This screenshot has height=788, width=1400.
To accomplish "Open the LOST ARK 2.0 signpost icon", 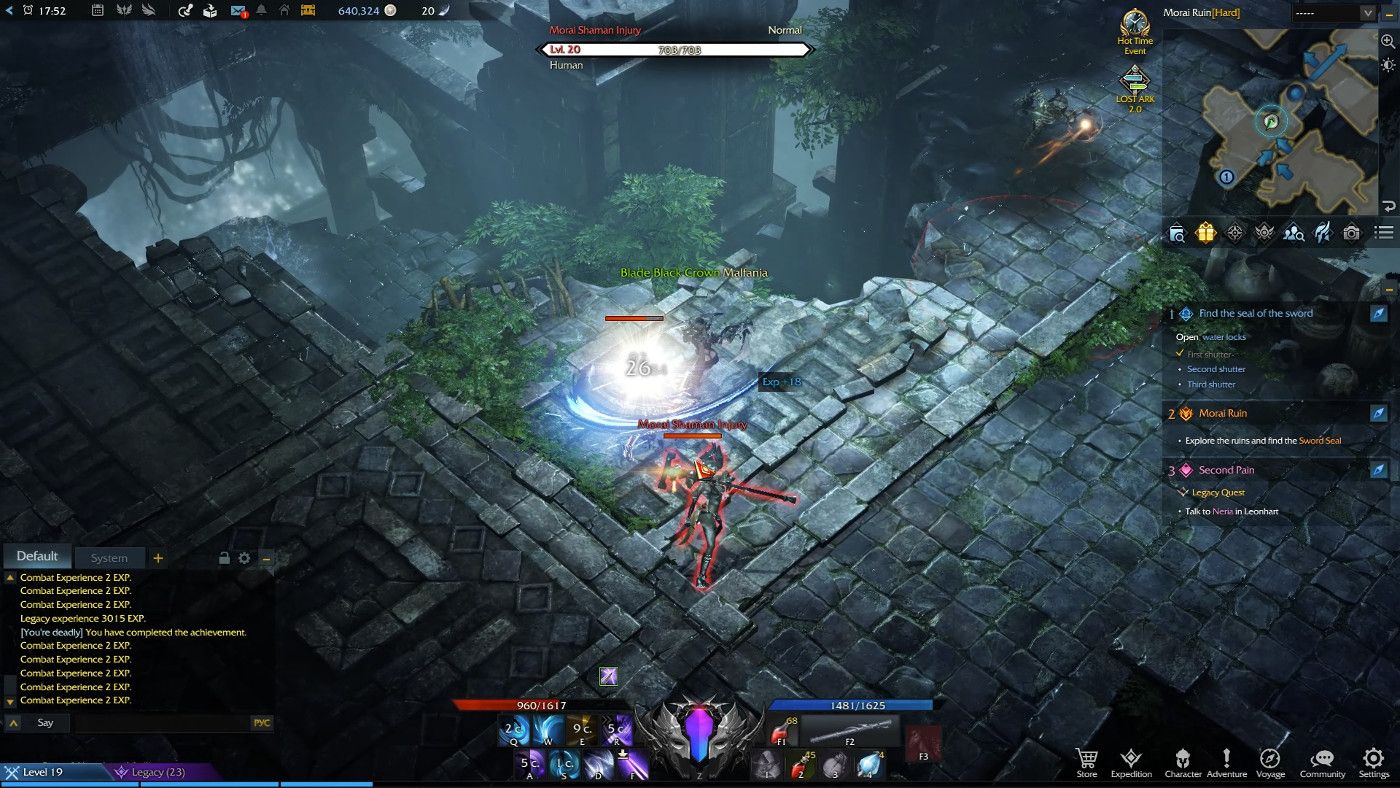I will (1134, 86).
